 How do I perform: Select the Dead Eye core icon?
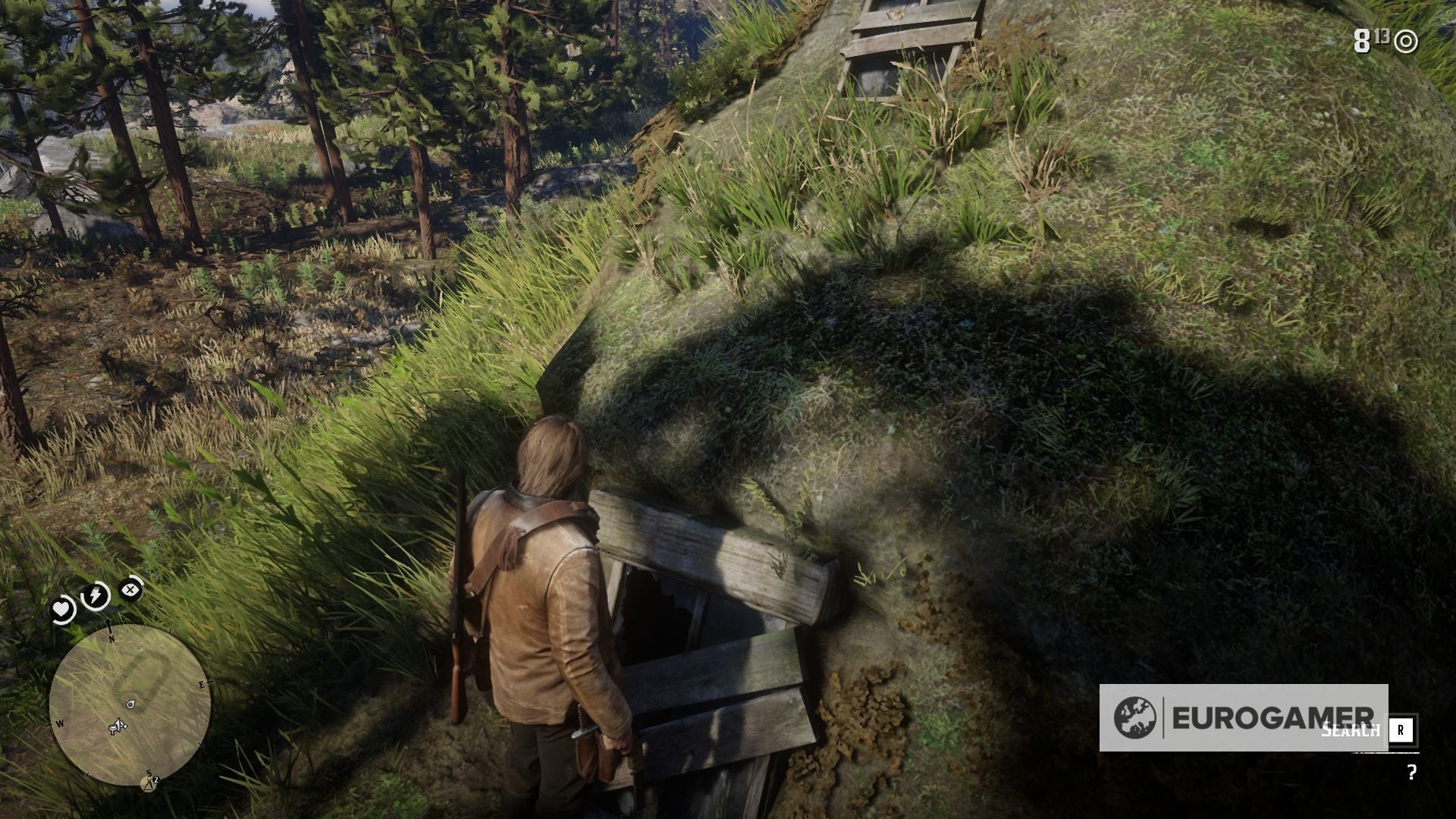click(129, 589)
